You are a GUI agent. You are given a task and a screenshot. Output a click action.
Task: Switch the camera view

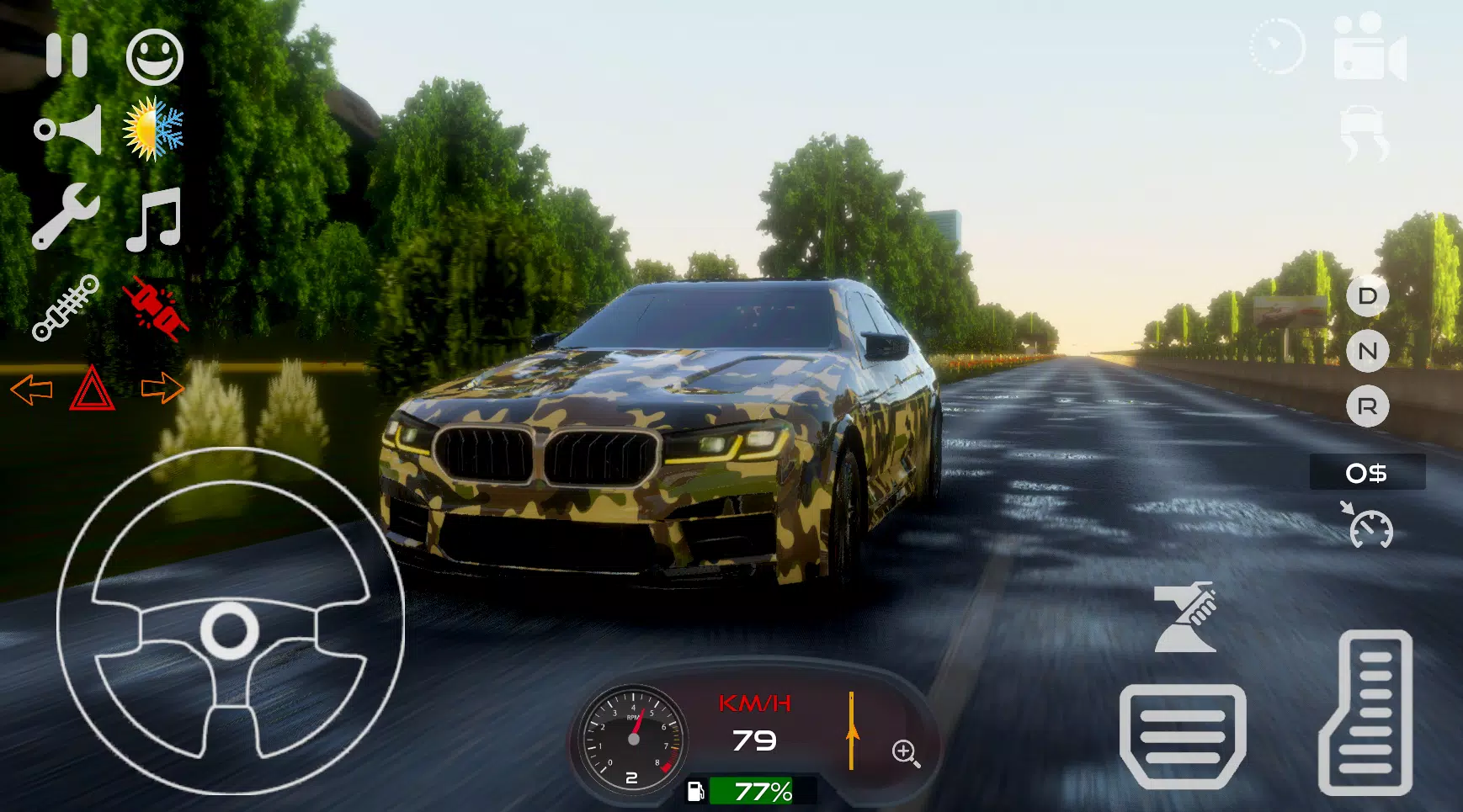[x=1370, y=55]
